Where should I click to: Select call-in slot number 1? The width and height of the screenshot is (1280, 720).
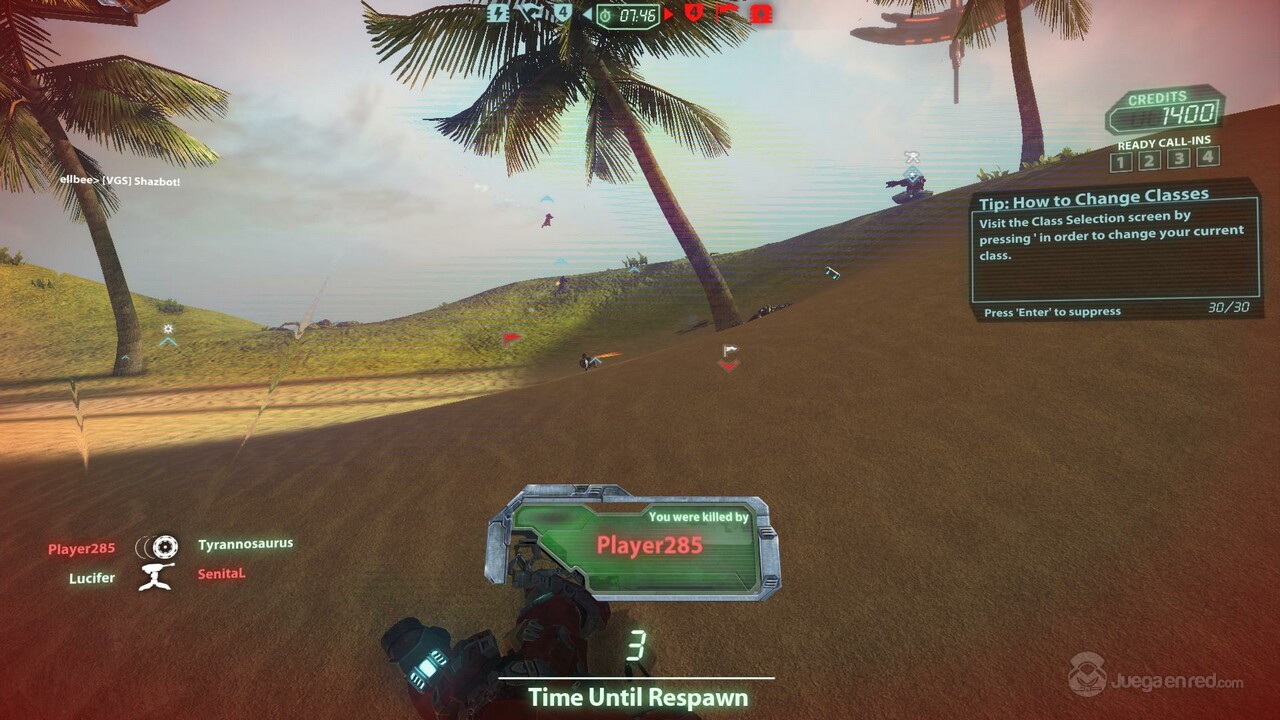point(1120,162)
